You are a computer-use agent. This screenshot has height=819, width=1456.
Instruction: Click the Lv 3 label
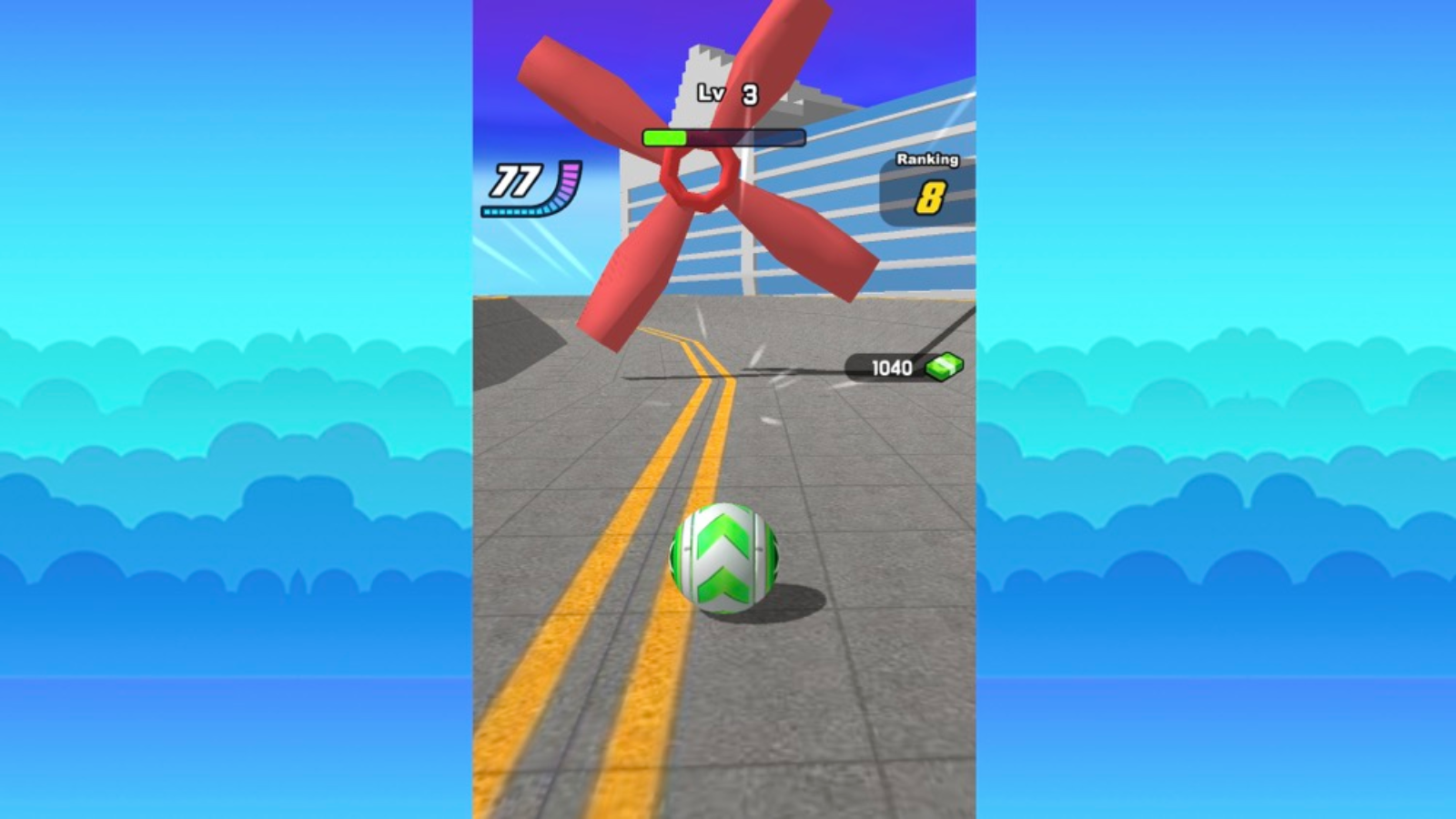coord(728,91)
